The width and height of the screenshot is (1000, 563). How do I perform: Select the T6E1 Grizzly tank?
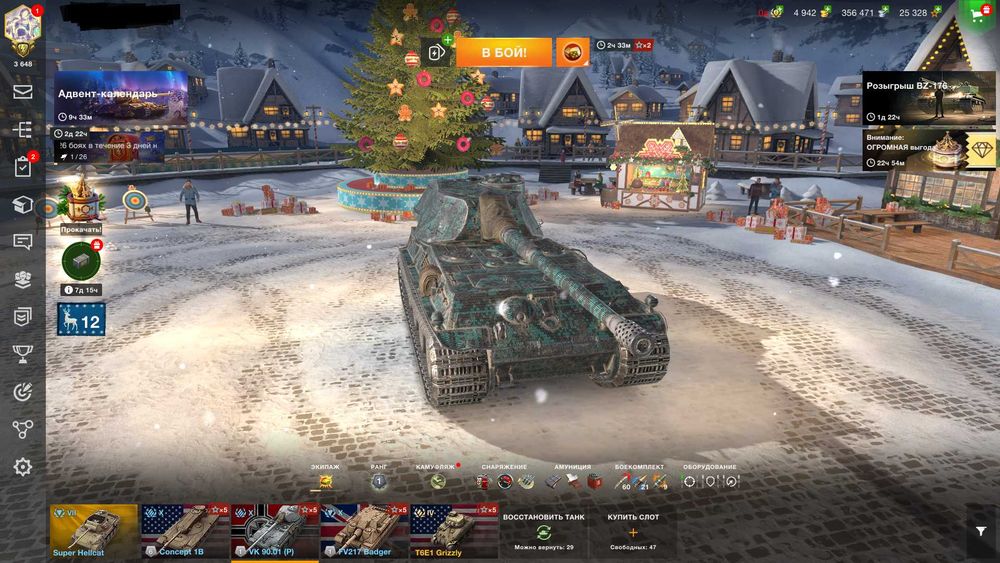[x=454, y=531]
